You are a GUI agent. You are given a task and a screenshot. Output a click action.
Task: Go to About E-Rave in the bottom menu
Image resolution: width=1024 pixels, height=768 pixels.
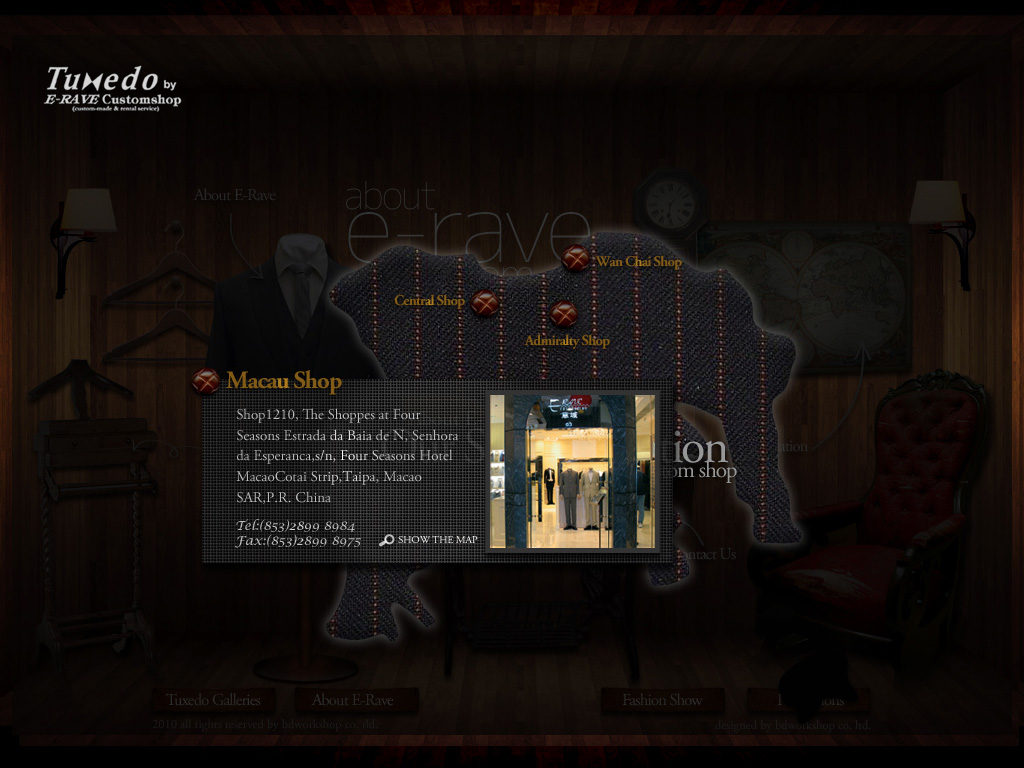pos(353,700)
